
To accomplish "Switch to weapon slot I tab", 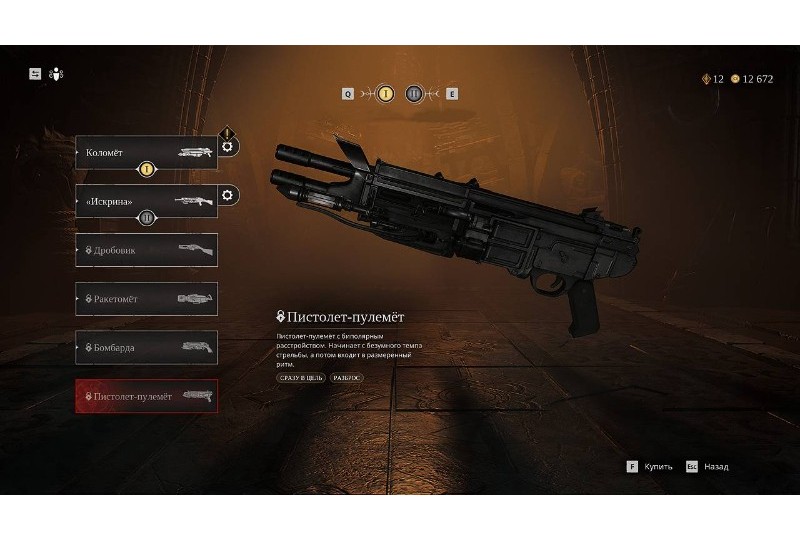I will (385, 94).
